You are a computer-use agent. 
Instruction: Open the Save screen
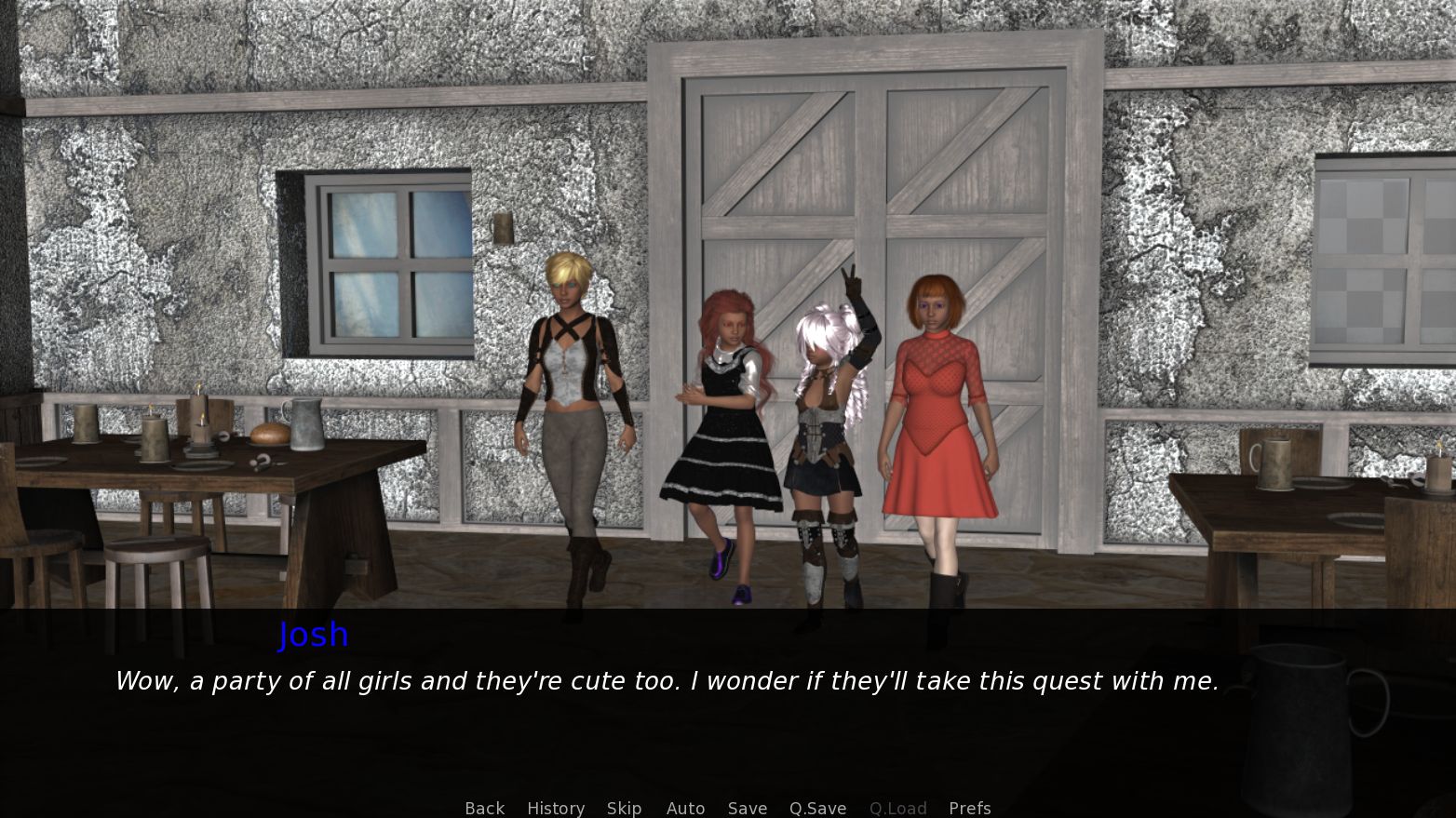[748, 808]
